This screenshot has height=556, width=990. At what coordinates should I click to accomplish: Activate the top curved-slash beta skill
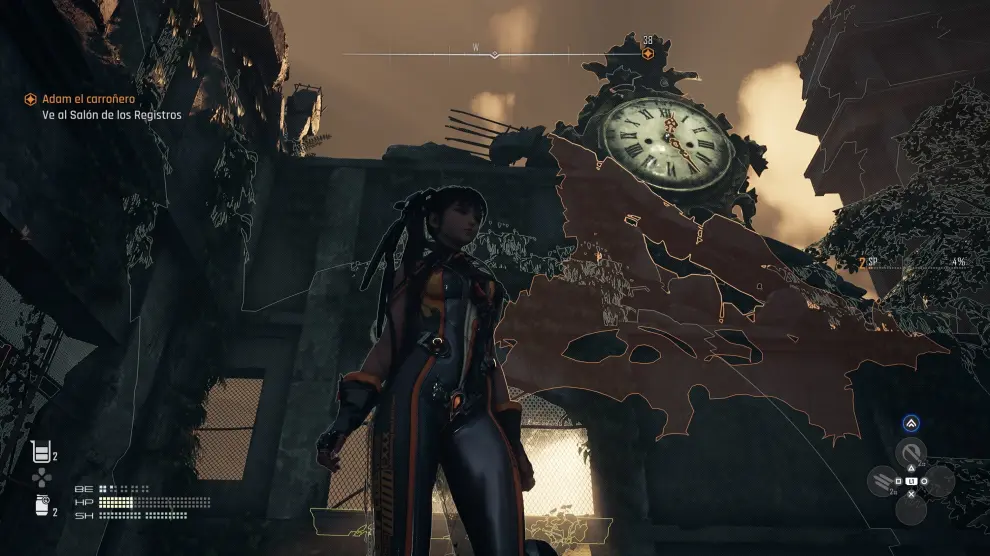[x=910, y=451]
